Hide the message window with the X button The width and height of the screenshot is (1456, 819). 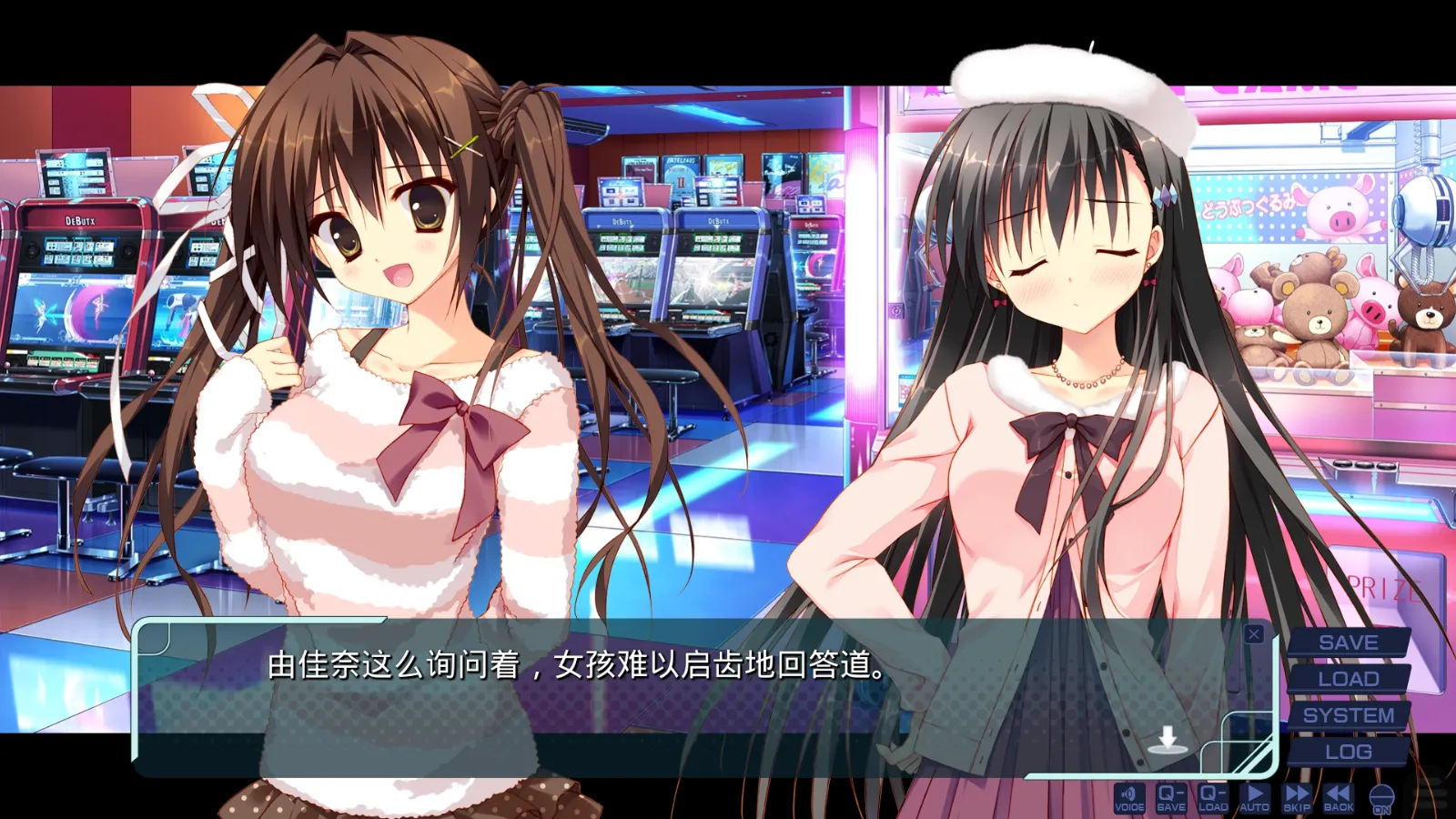click(x=1254, y=633)
